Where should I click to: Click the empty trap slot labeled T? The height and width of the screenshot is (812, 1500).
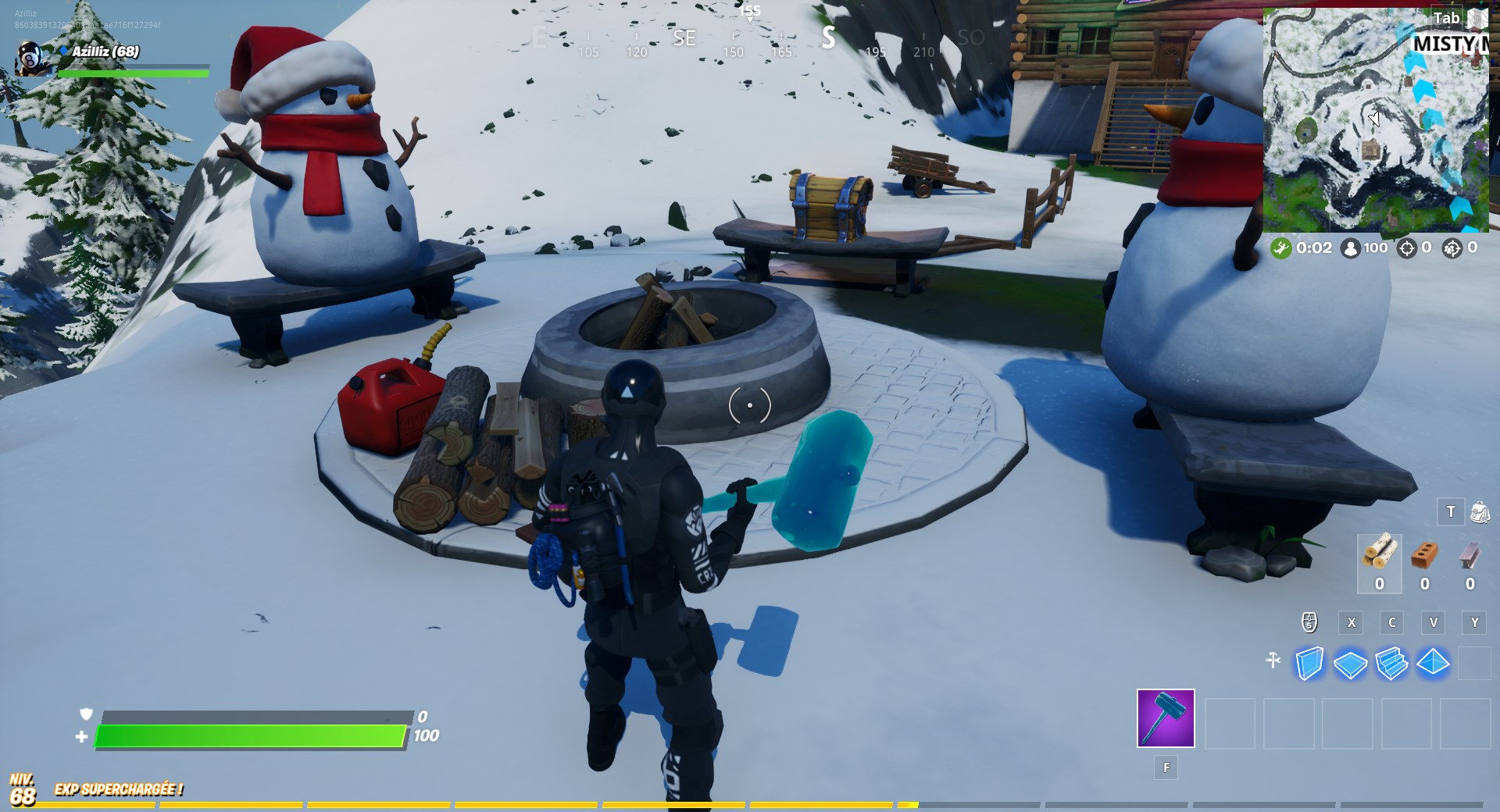point(1451,511)
